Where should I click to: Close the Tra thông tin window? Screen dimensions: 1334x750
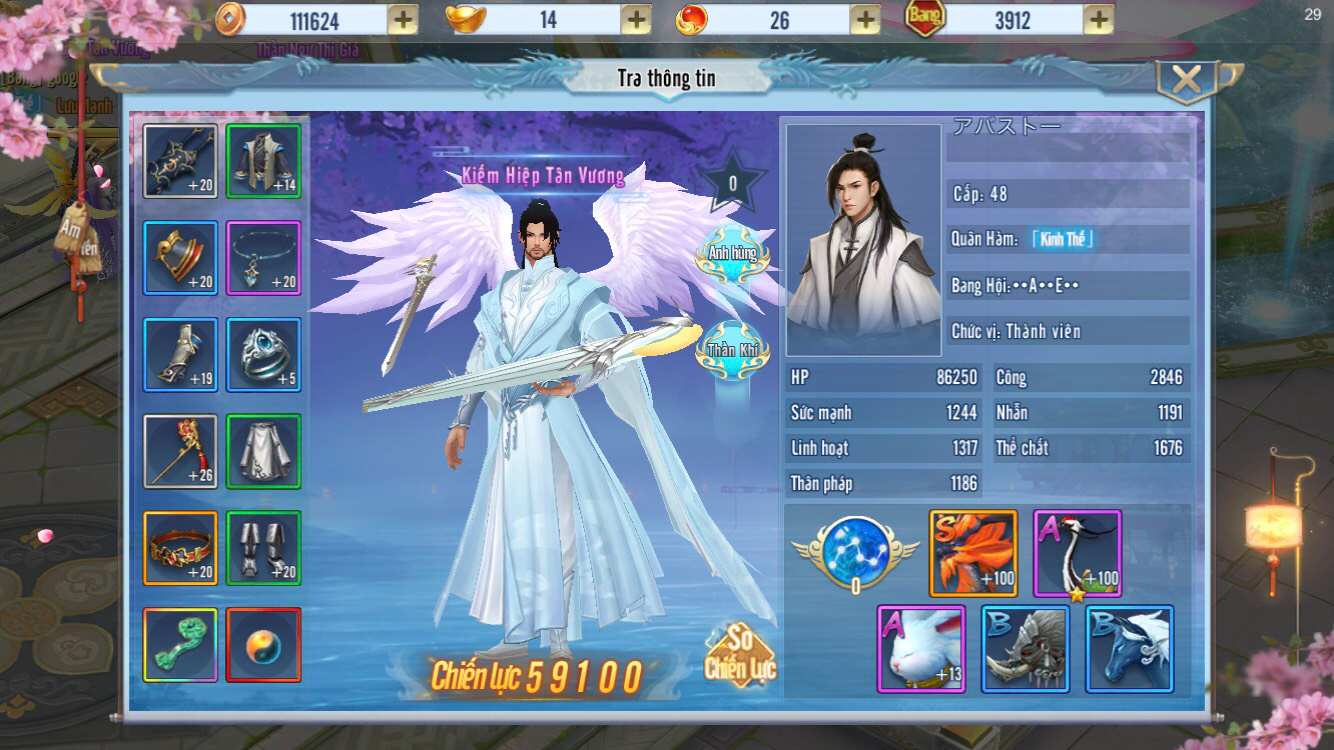1186,81
